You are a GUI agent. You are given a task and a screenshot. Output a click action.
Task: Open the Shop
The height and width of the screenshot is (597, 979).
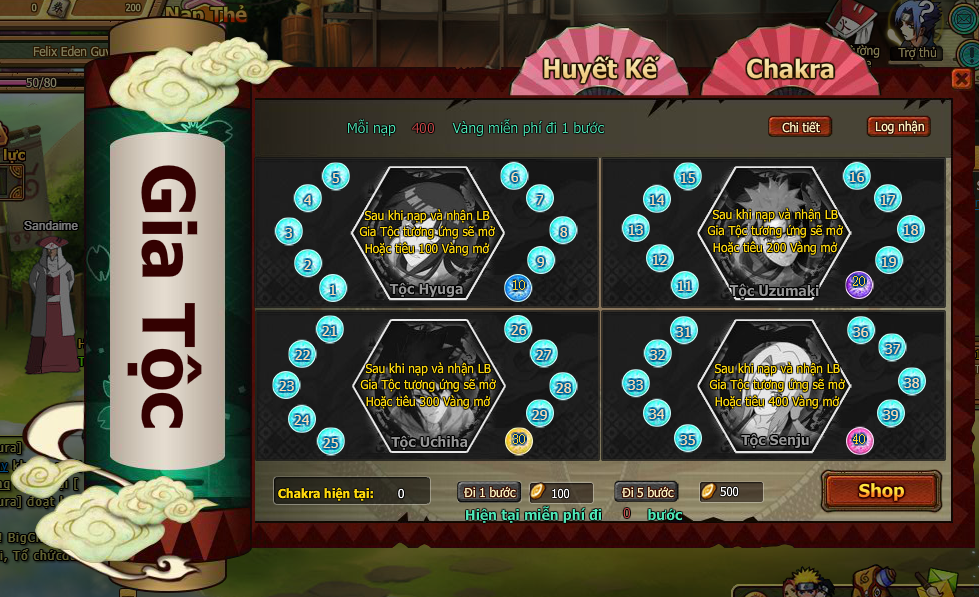pyautogui.click(x=880, y=491)
